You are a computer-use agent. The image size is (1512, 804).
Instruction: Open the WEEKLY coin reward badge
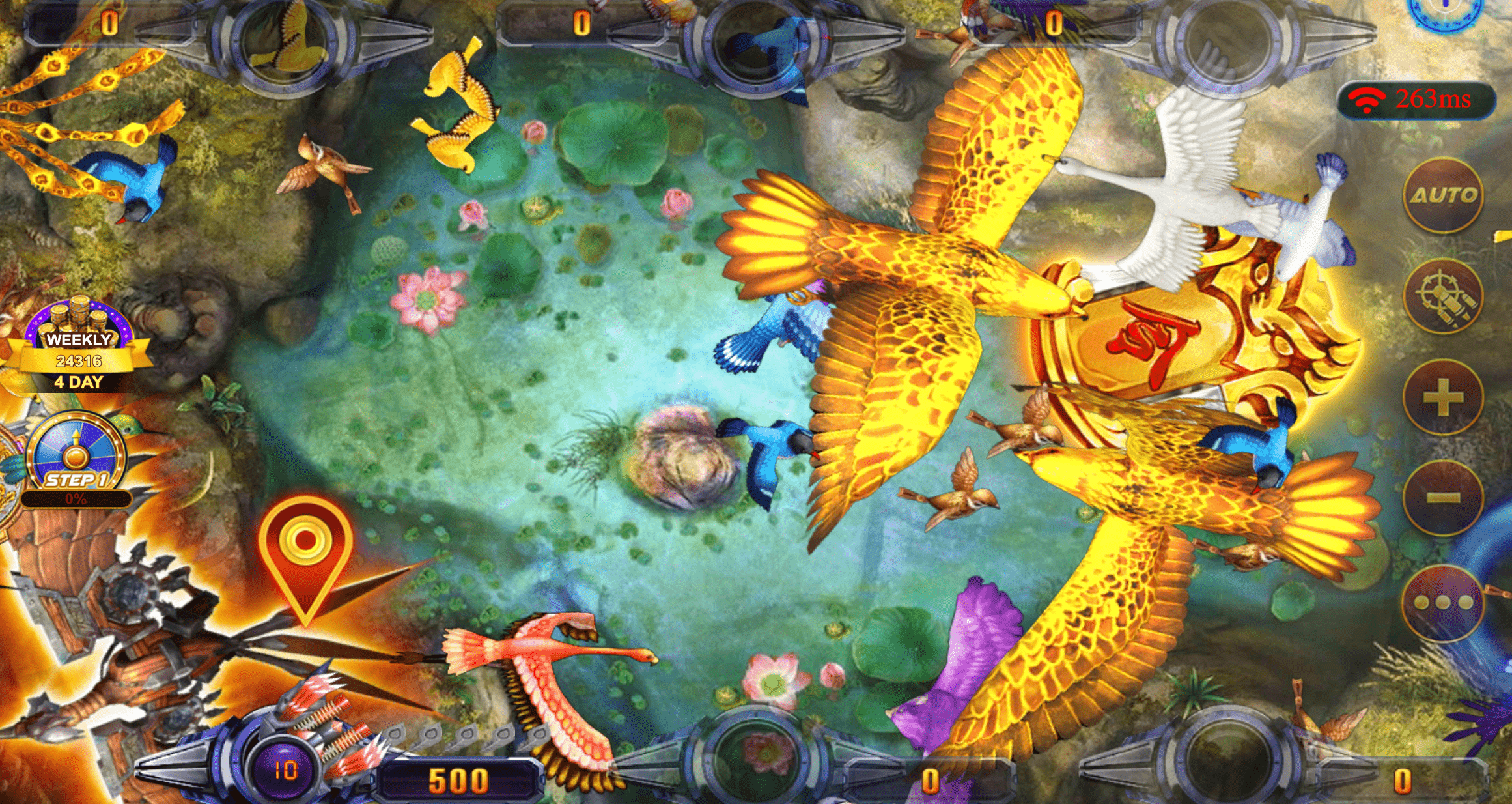point(79,345)
